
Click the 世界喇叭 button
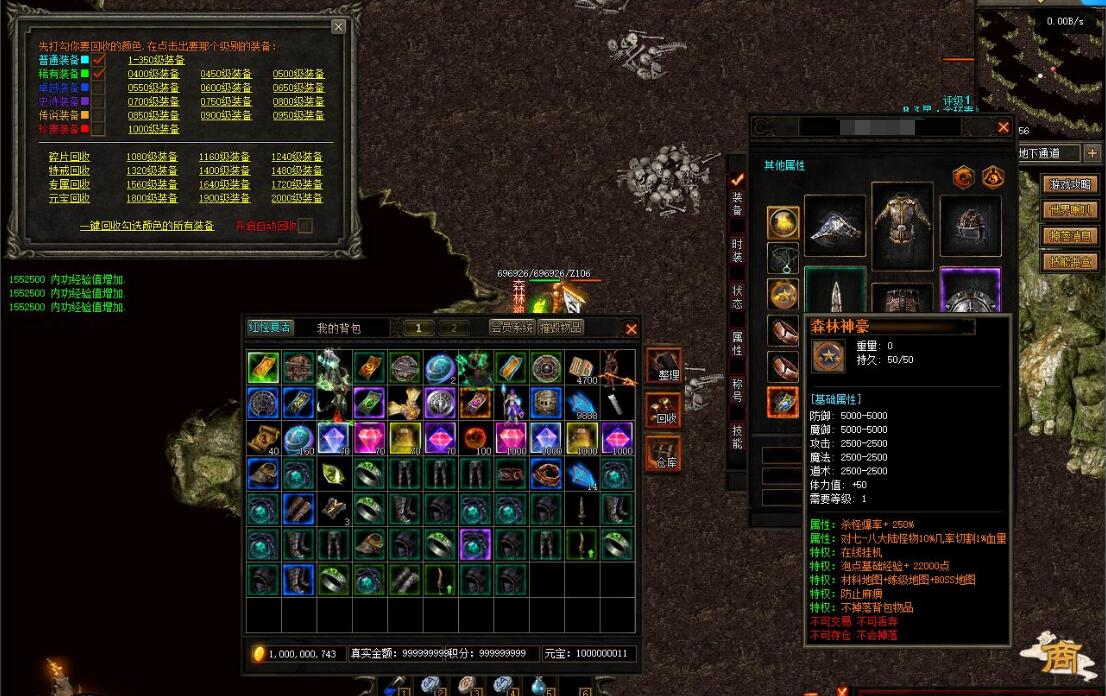(1070, 211)
